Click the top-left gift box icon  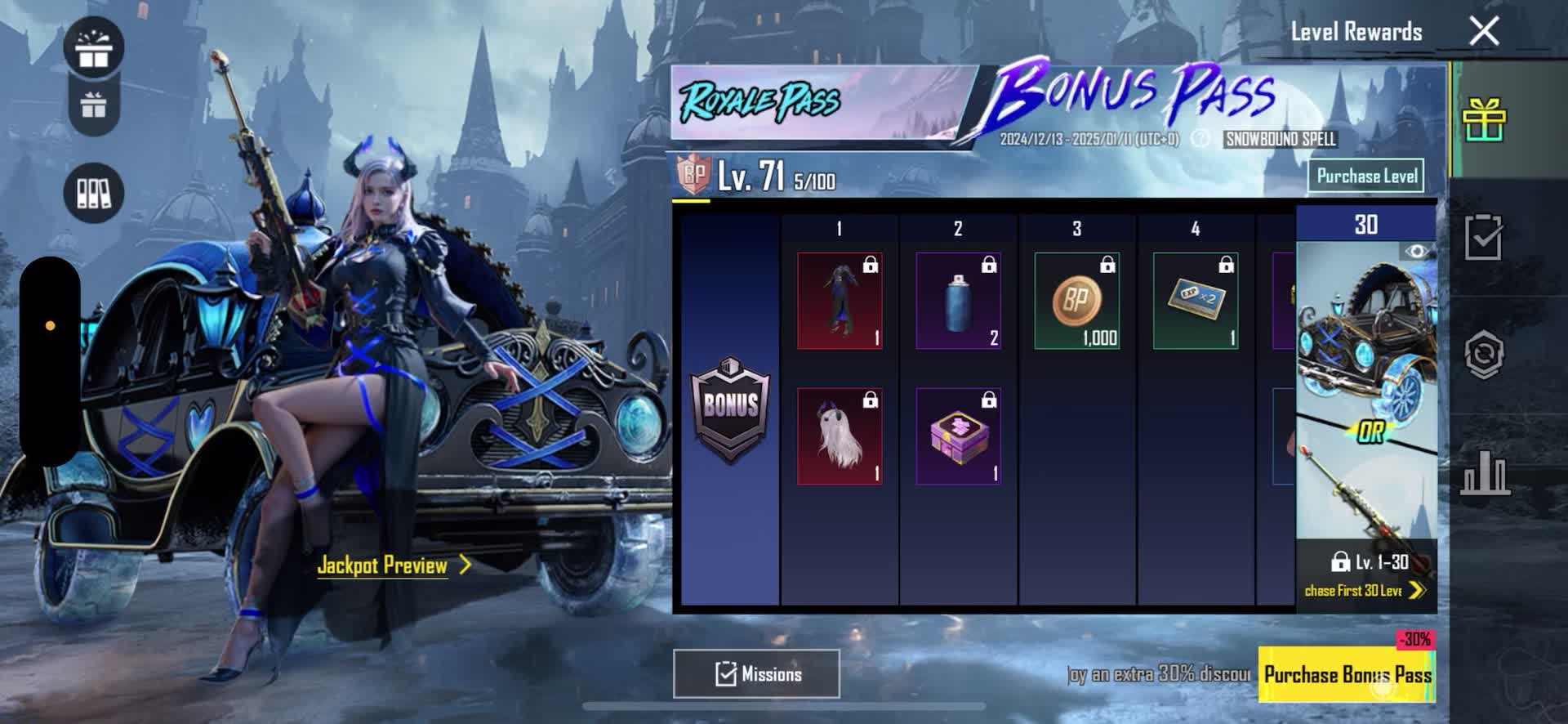click(94, 47)
